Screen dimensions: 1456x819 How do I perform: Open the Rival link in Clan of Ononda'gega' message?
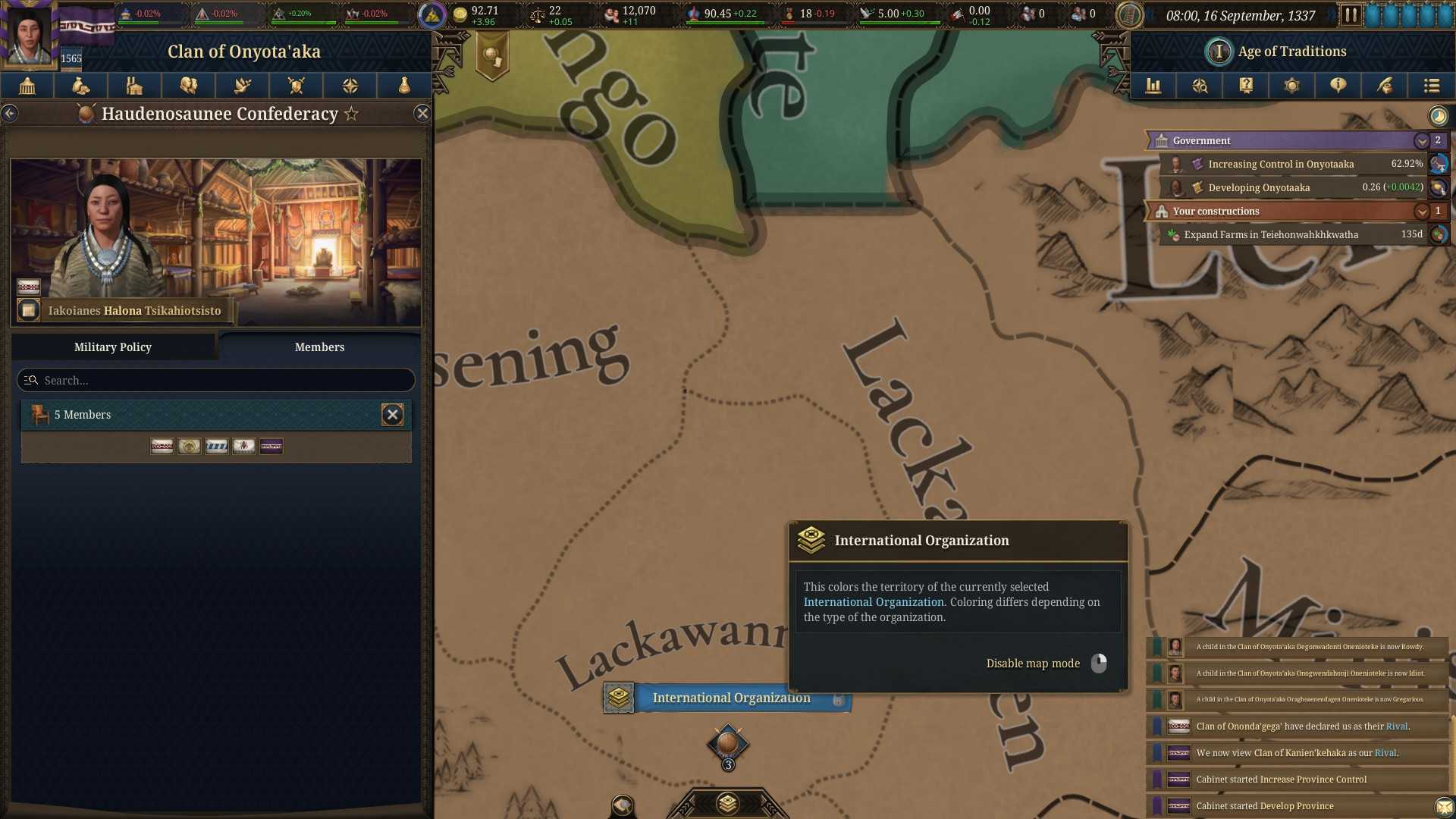(x=1397, y=726)
